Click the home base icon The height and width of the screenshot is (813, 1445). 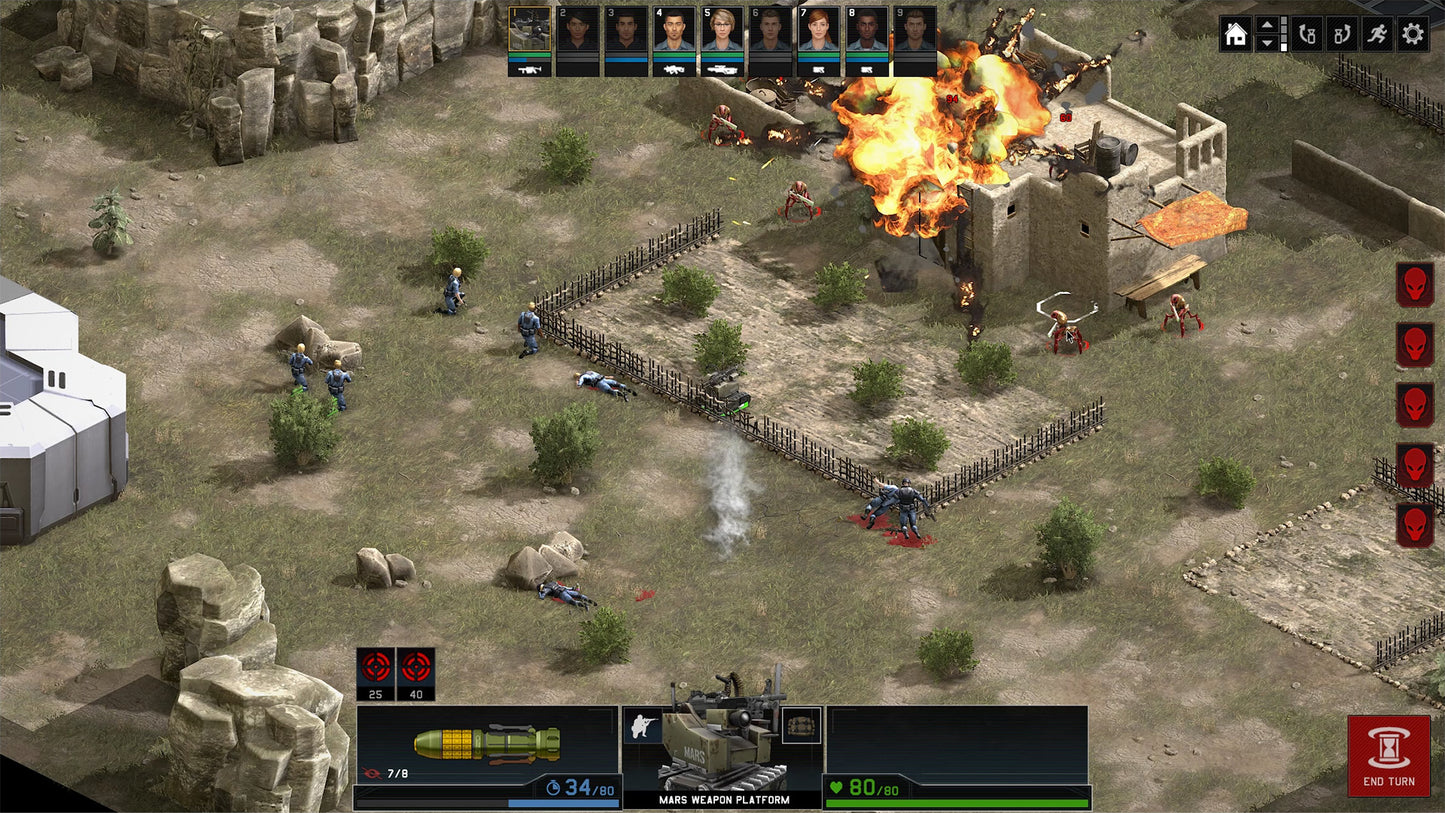(1236, 34)
